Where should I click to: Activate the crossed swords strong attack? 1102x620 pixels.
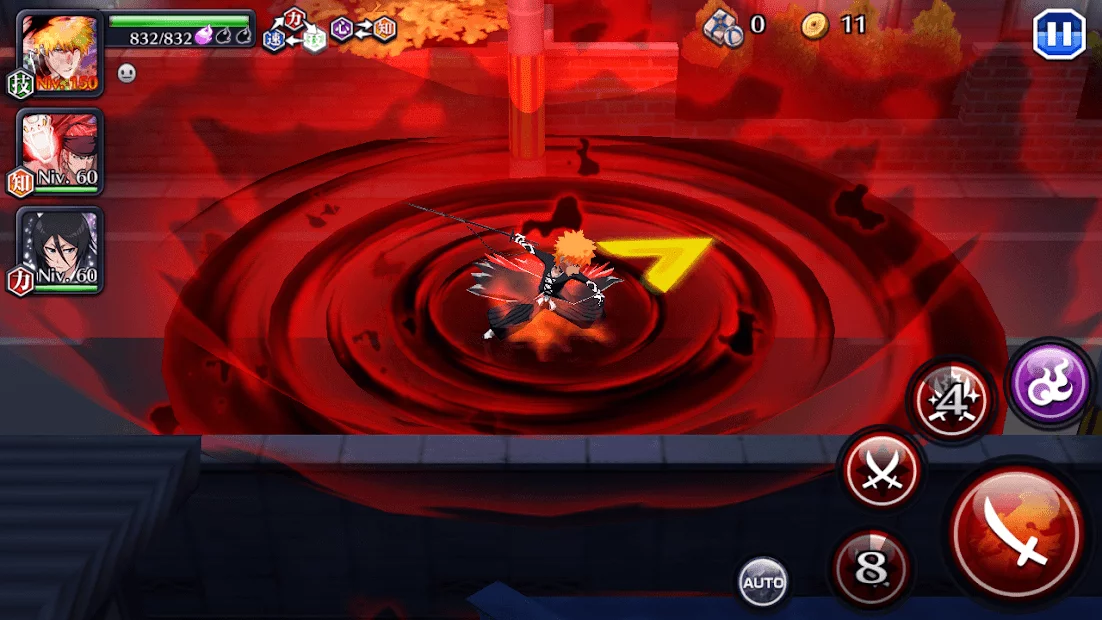coord(882,468)
